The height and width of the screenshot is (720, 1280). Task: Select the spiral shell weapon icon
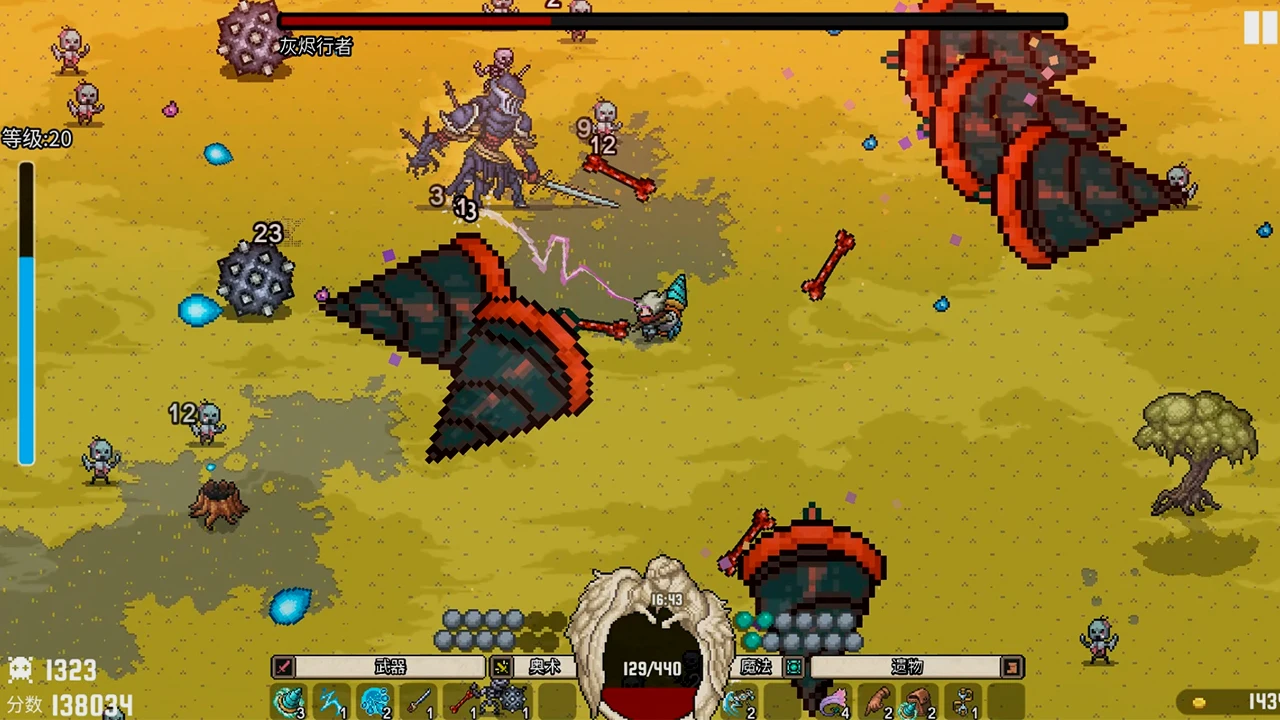pos(287,700)
